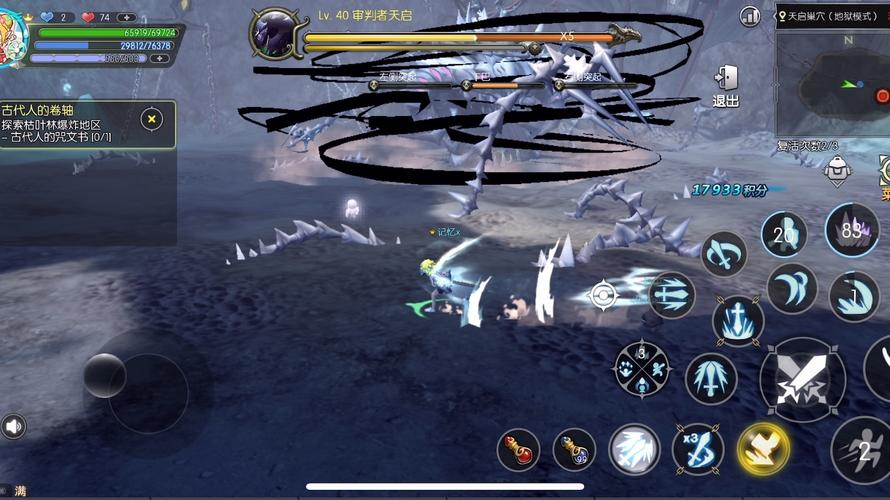Cast the skill on cooldown showing 20
The height and width of the screenshot is (500, 890).
click(784, 234)
